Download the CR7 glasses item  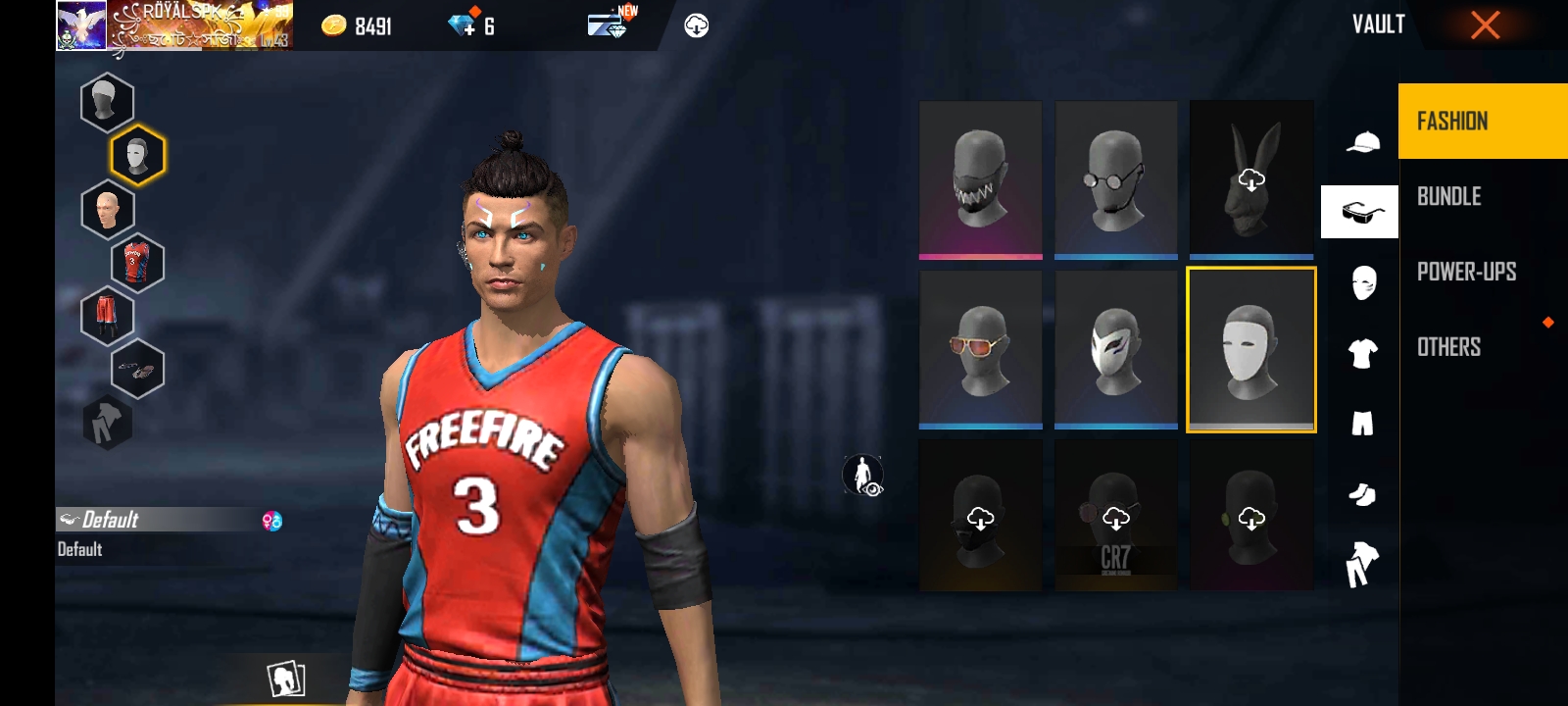[x=1115, y=517]
